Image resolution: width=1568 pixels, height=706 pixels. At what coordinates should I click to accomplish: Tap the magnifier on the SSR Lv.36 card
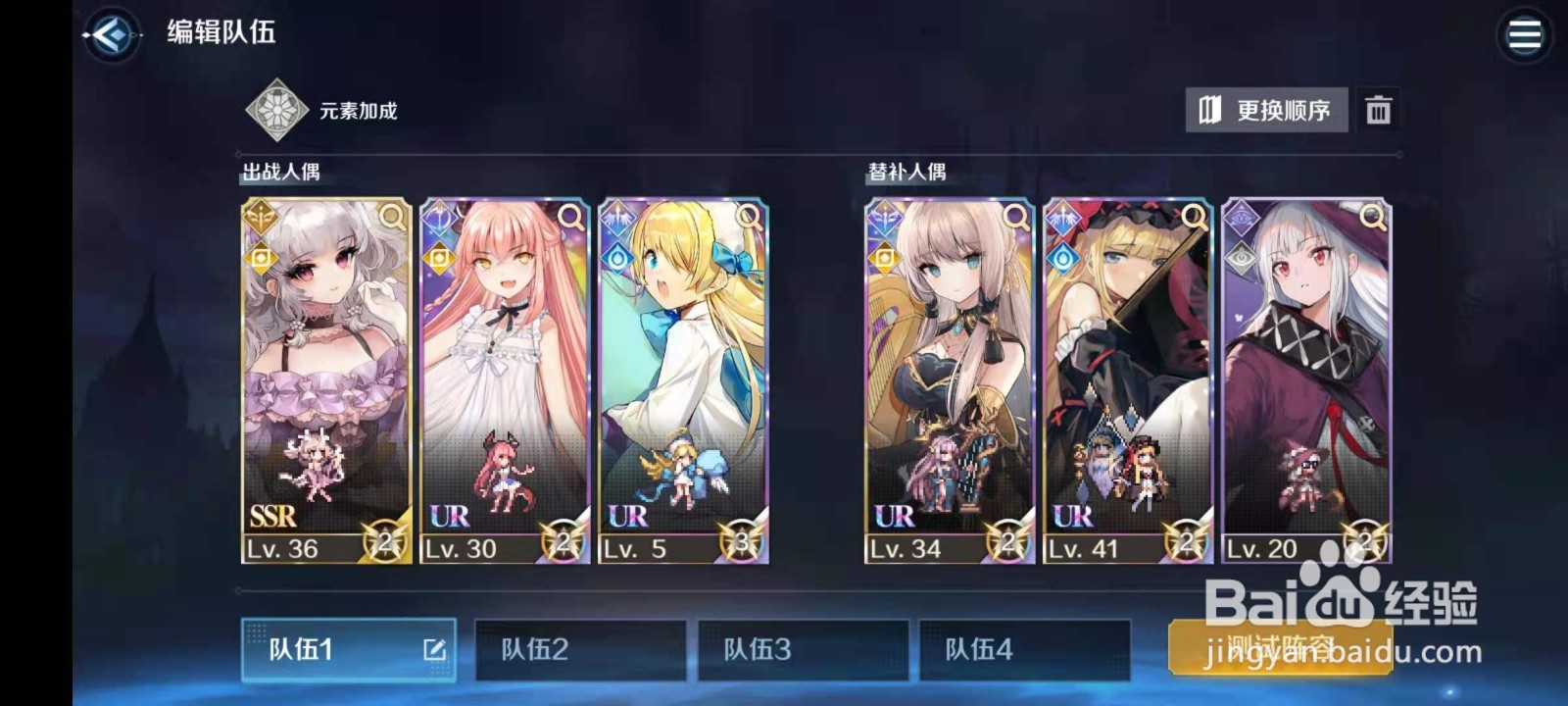pos(392,218)
